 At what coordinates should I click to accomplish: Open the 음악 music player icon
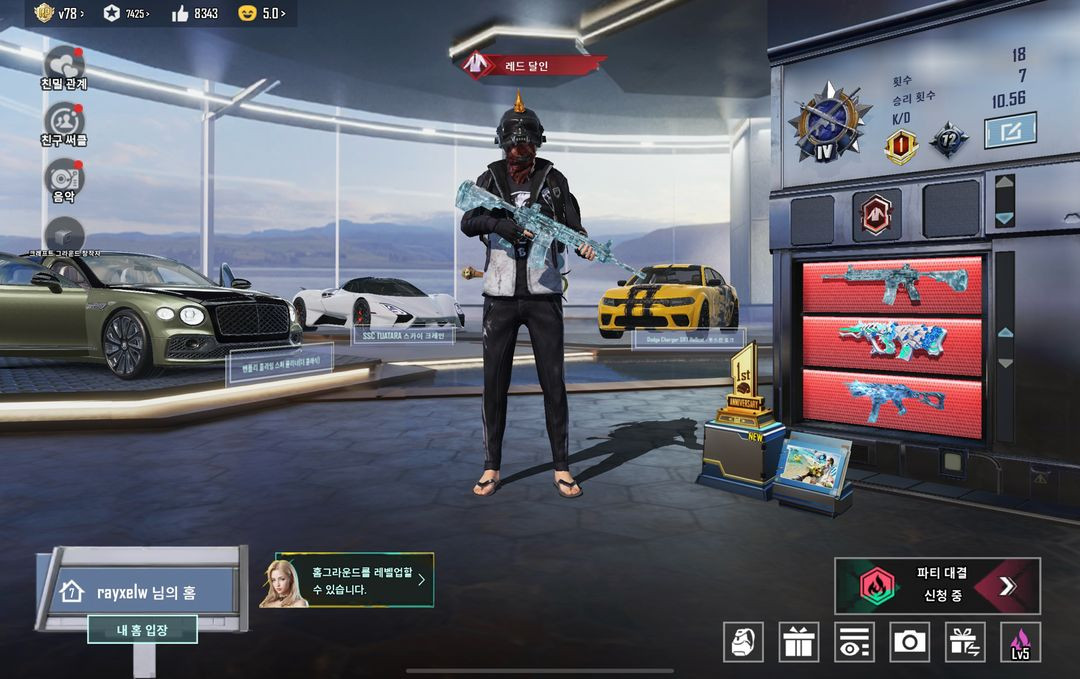coord(64,178)
